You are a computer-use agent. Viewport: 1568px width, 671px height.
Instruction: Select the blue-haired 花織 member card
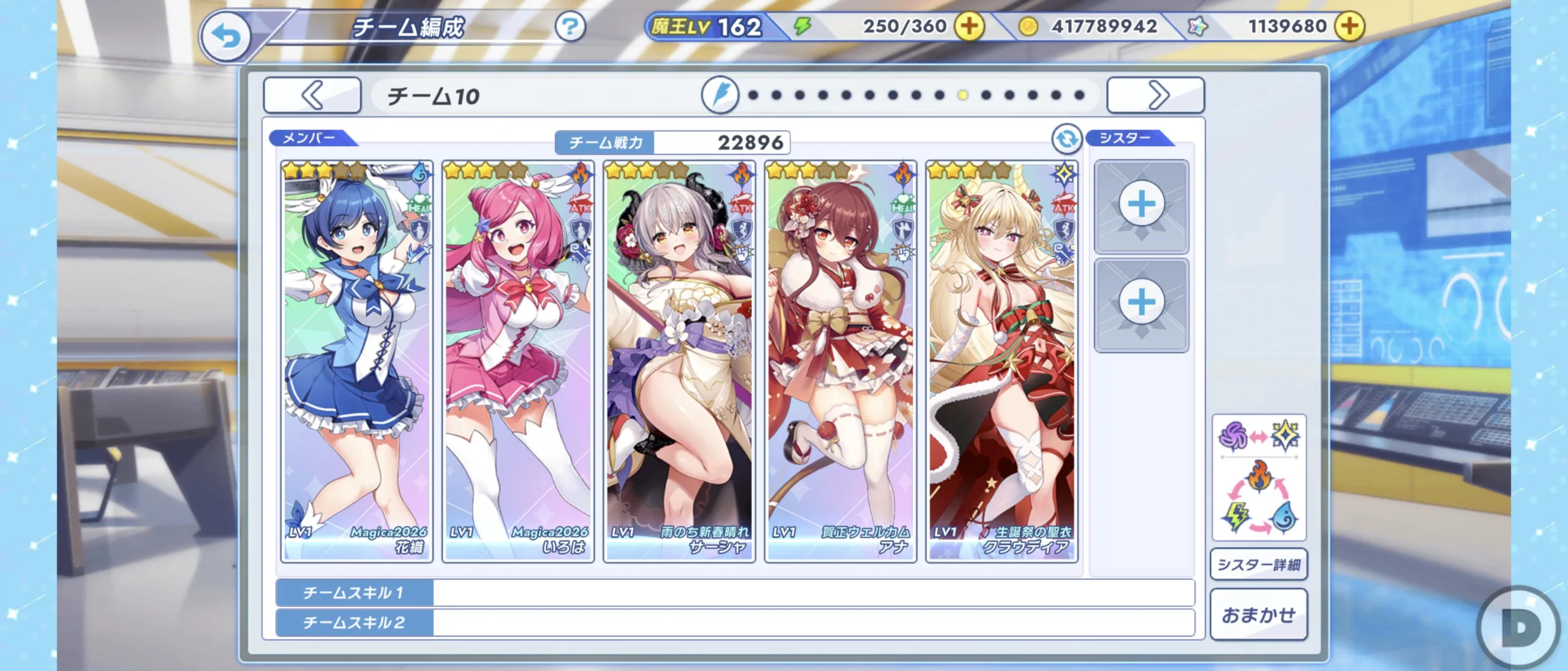357,361
